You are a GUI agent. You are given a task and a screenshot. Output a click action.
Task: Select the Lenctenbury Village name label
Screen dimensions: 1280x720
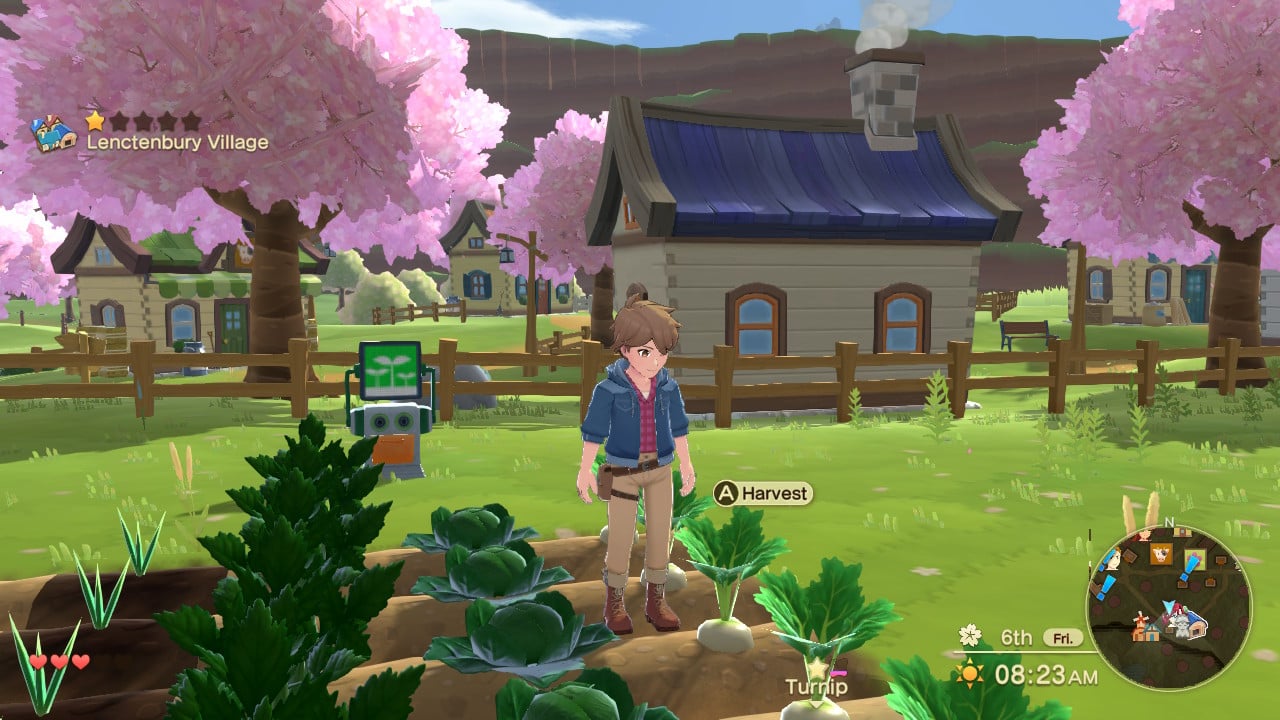pos(176,142)
